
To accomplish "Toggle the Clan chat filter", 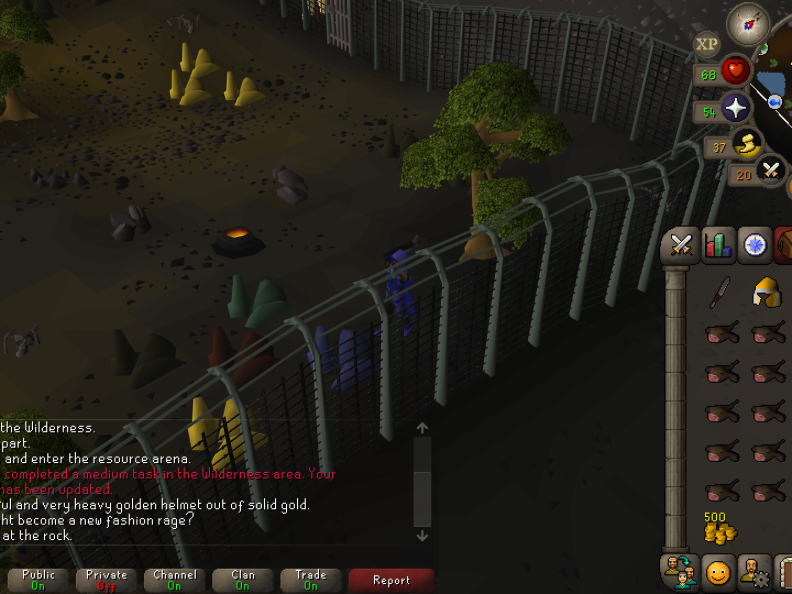I will [243, 580].
